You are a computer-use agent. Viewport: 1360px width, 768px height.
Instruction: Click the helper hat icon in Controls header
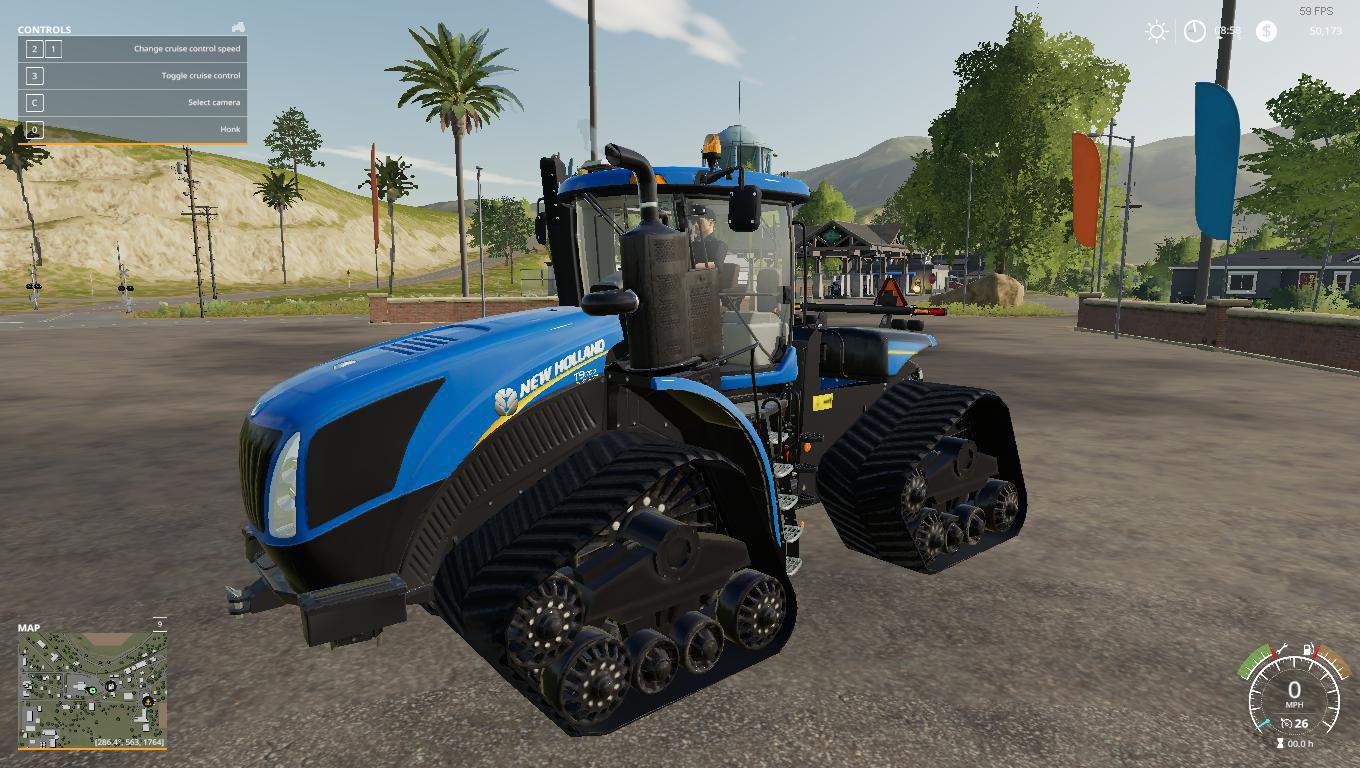(x=239, y=29)
